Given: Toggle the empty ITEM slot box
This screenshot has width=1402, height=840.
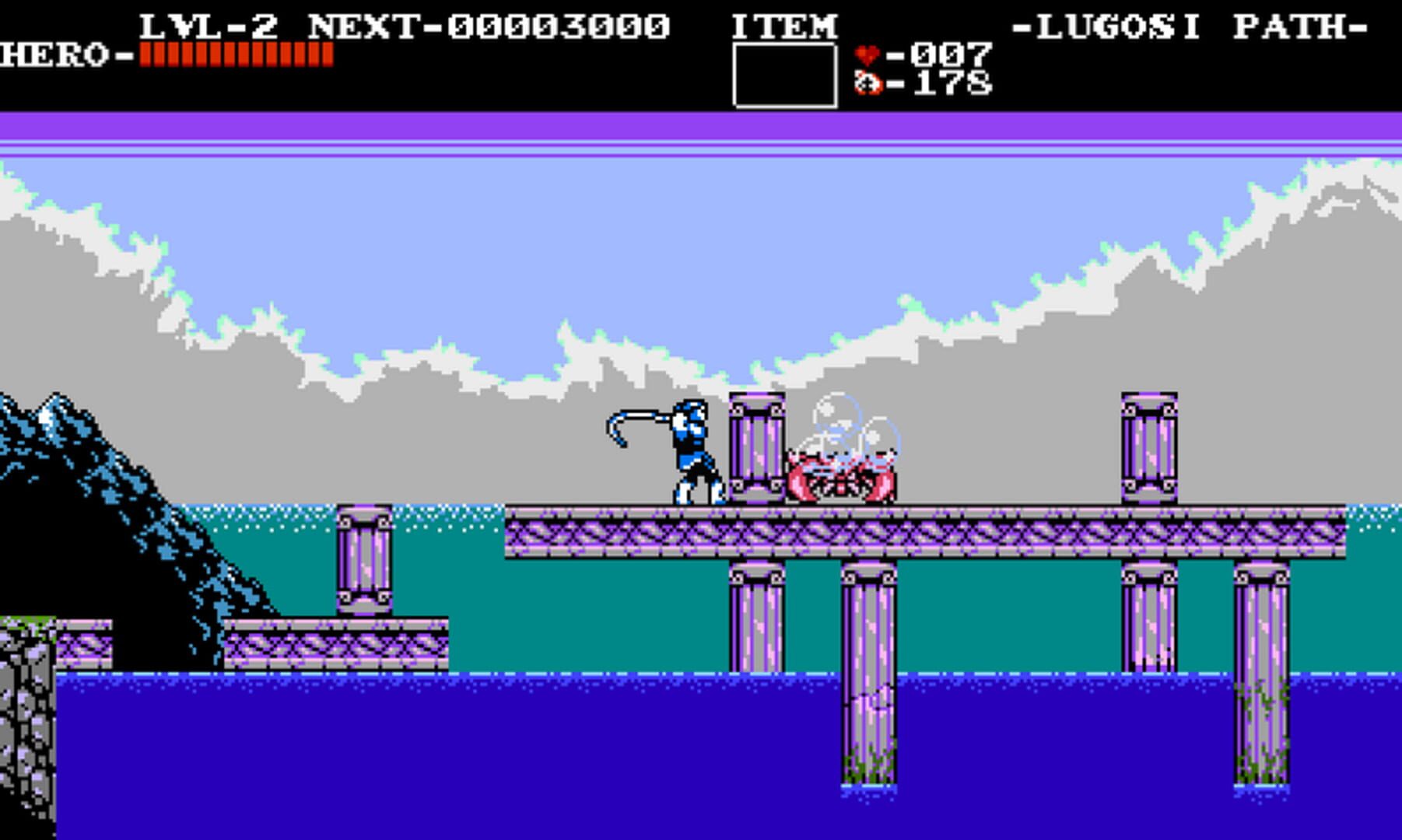Looking at the screenshot, I should [x=783, y=74].
